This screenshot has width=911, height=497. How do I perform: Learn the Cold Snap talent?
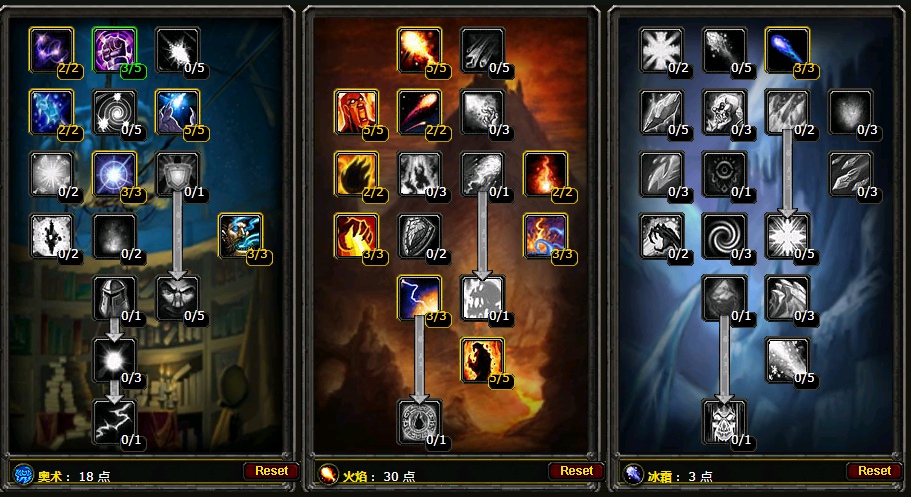click(724, 174)
